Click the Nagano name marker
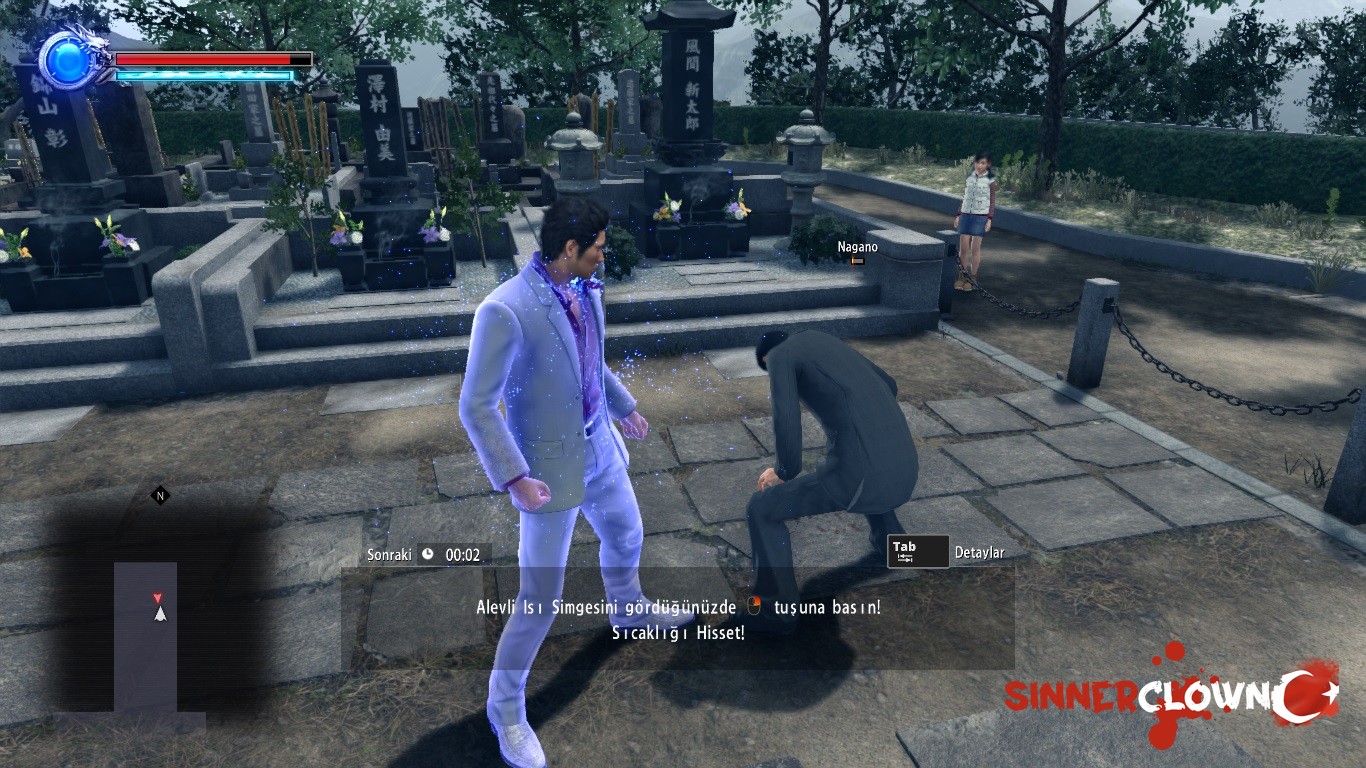This screenshot has height=768, width=1366. (857, 248)
